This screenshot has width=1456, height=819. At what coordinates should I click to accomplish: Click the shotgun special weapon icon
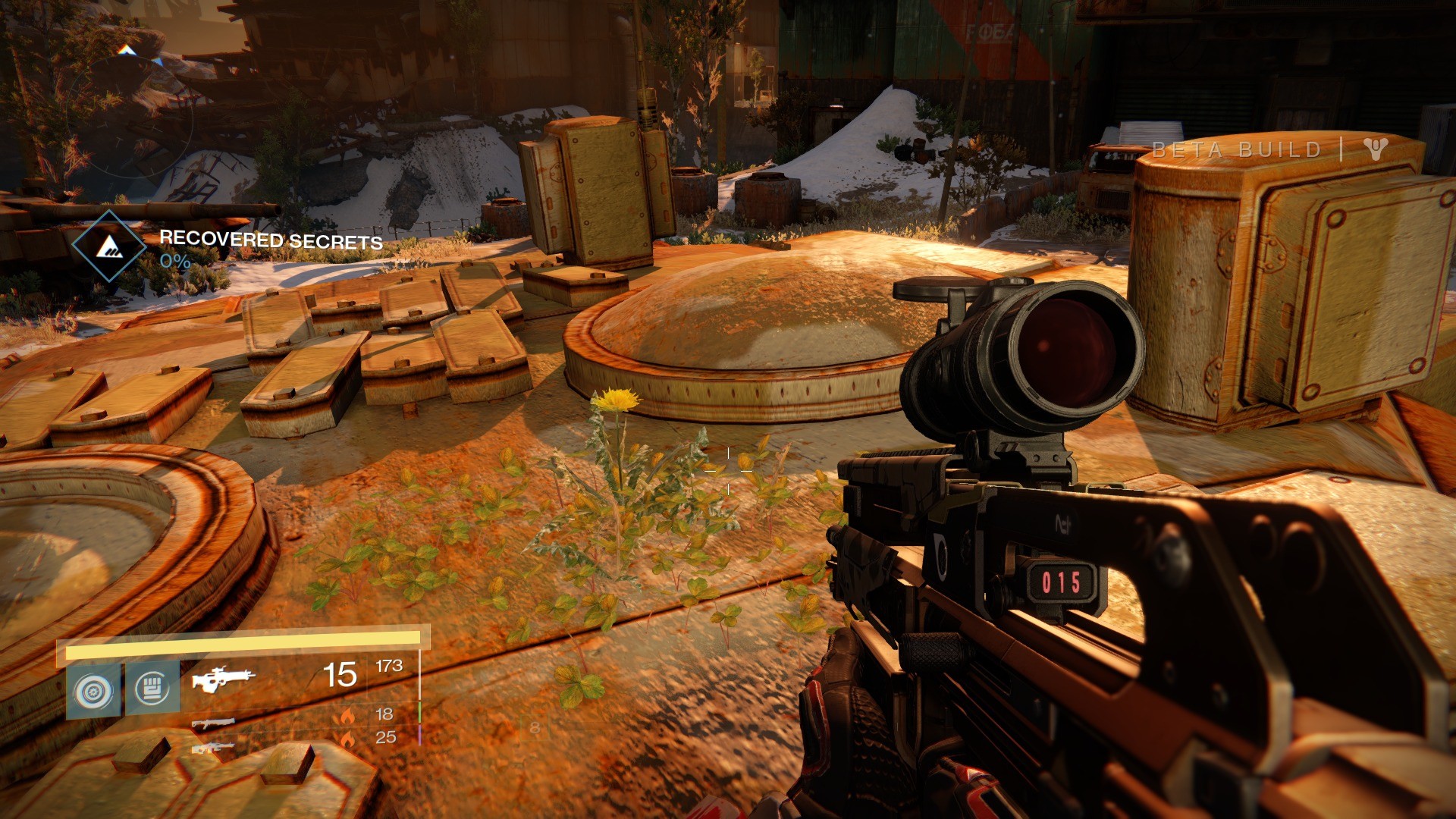pos(214,723)
